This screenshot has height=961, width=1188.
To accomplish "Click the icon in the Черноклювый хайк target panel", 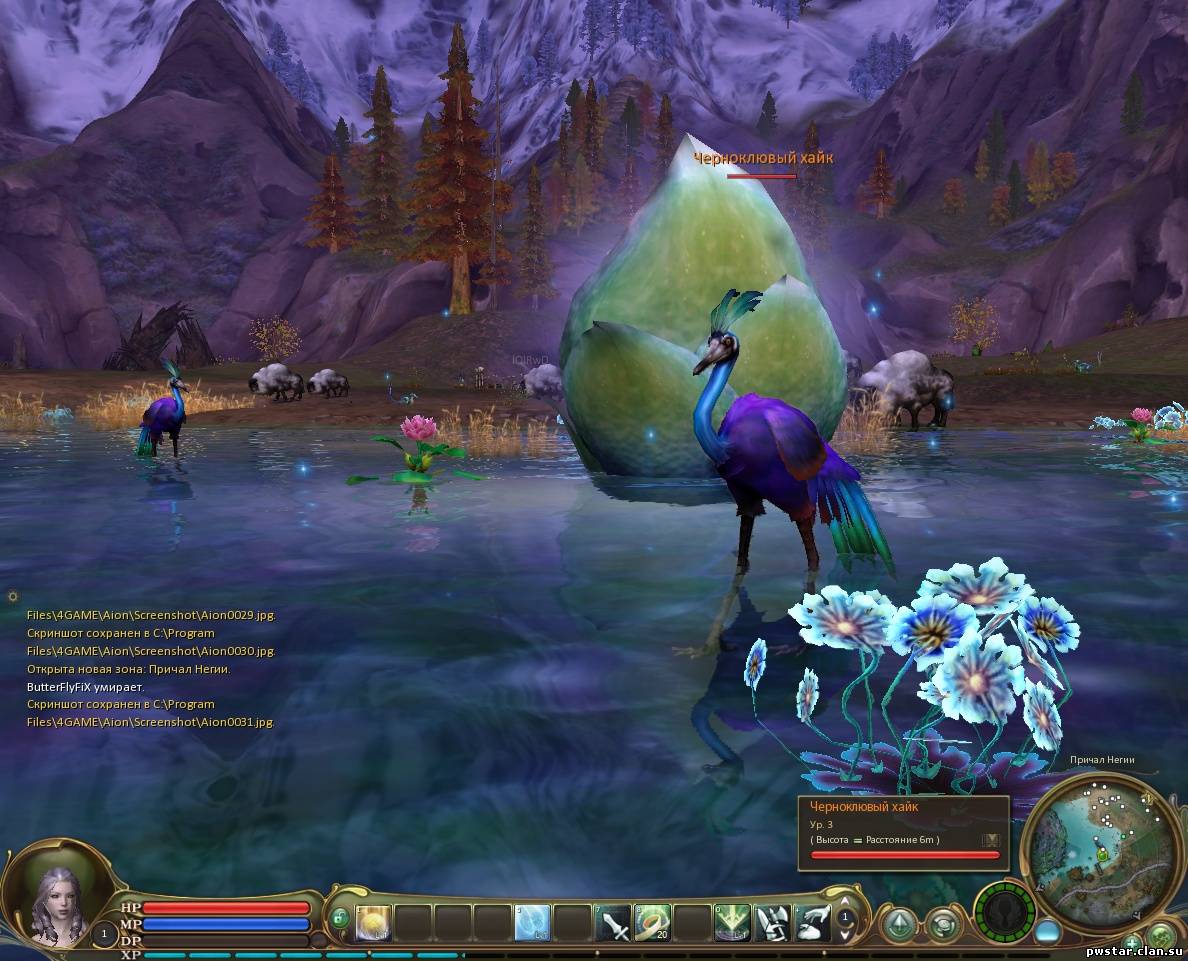I will pyautogui.click(x=990, y=840).
